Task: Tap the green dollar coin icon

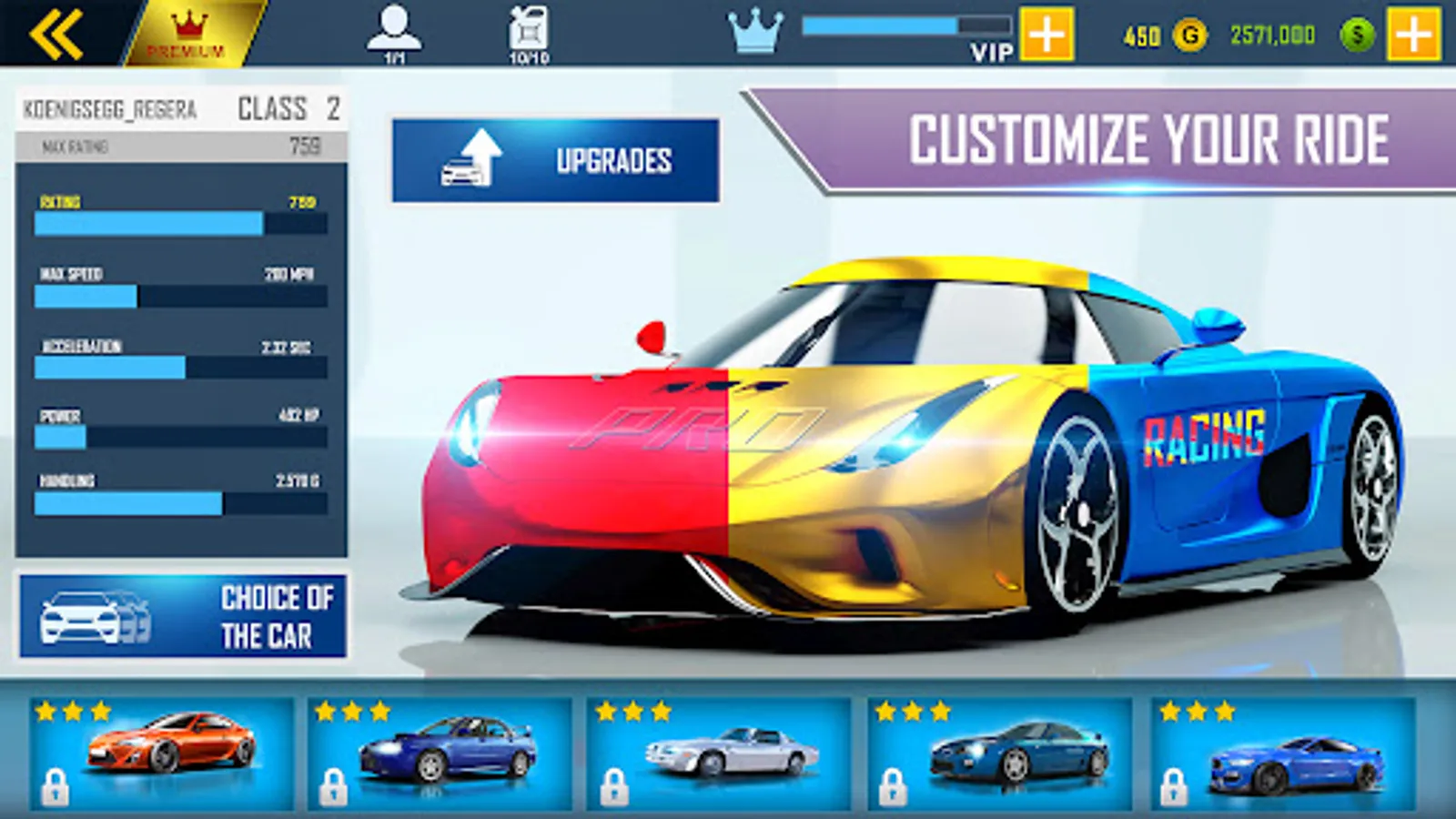Action: (1357, 35)
